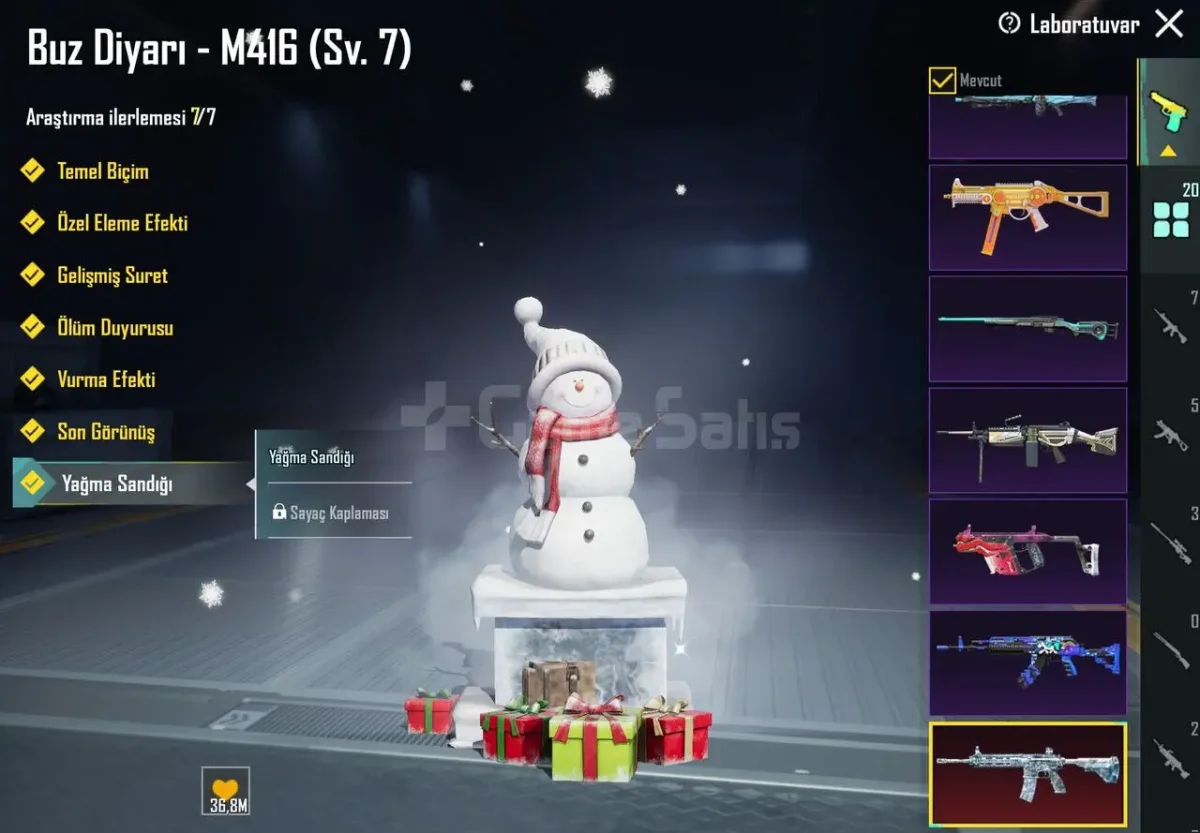Select Temel Biçim upgrade stage

[x=102, y=171]
